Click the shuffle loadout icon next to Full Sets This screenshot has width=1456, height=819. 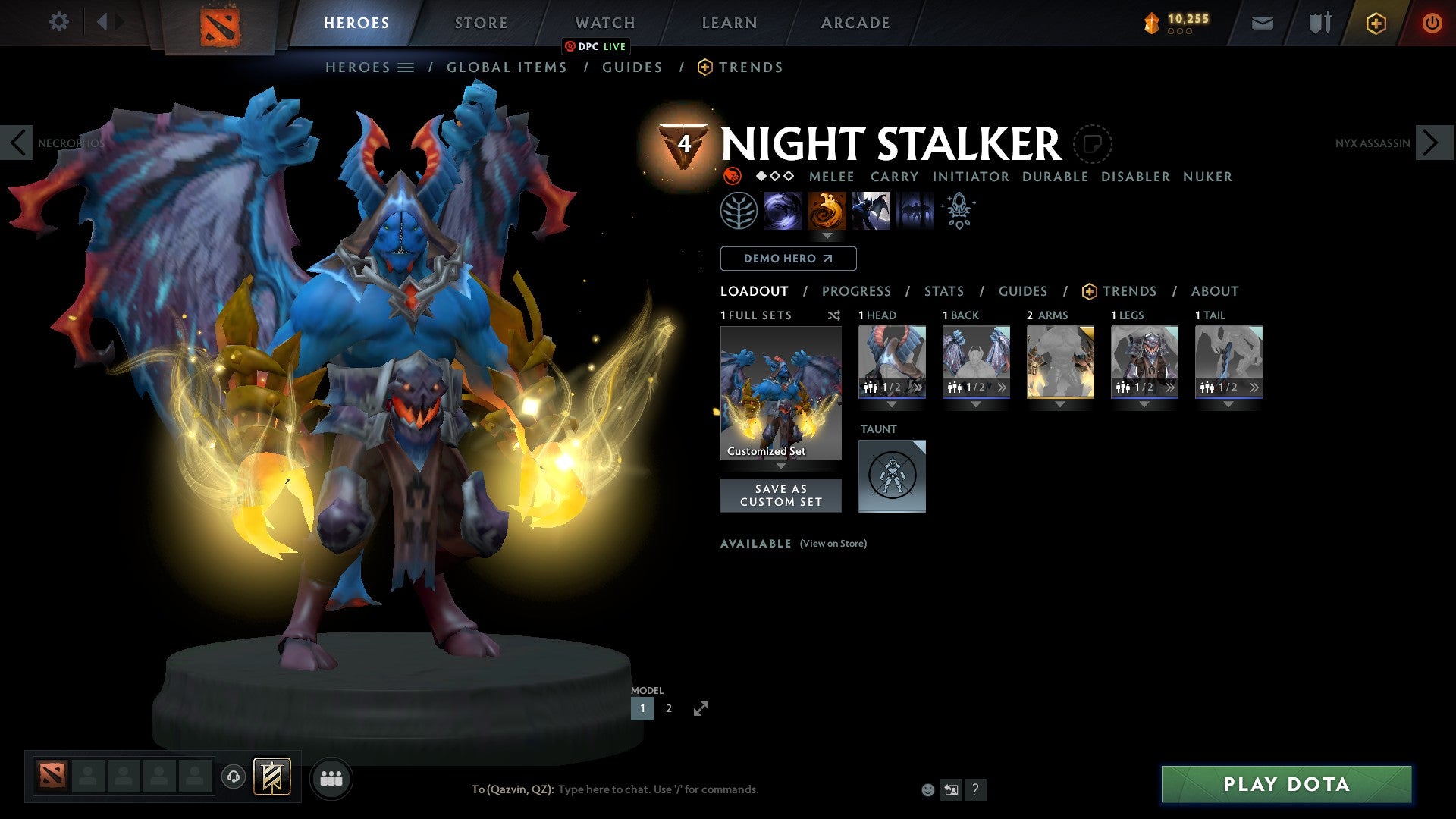(x=833, y=315)
